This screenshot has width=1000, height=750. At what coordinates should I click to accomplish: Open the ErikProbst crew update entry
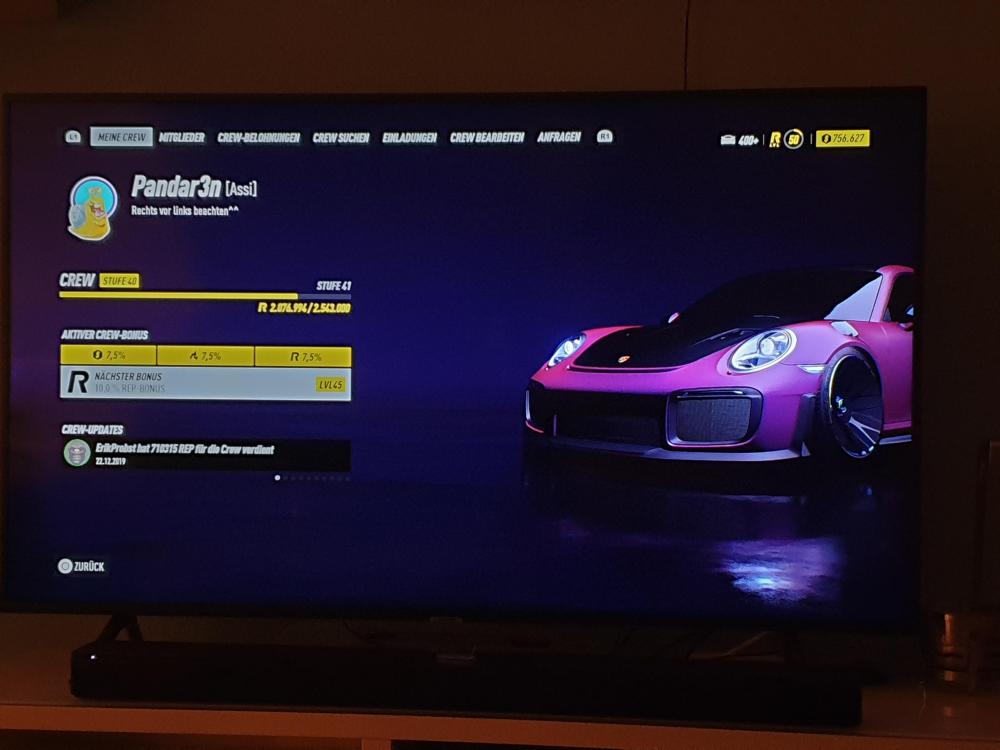click(205, 455)
